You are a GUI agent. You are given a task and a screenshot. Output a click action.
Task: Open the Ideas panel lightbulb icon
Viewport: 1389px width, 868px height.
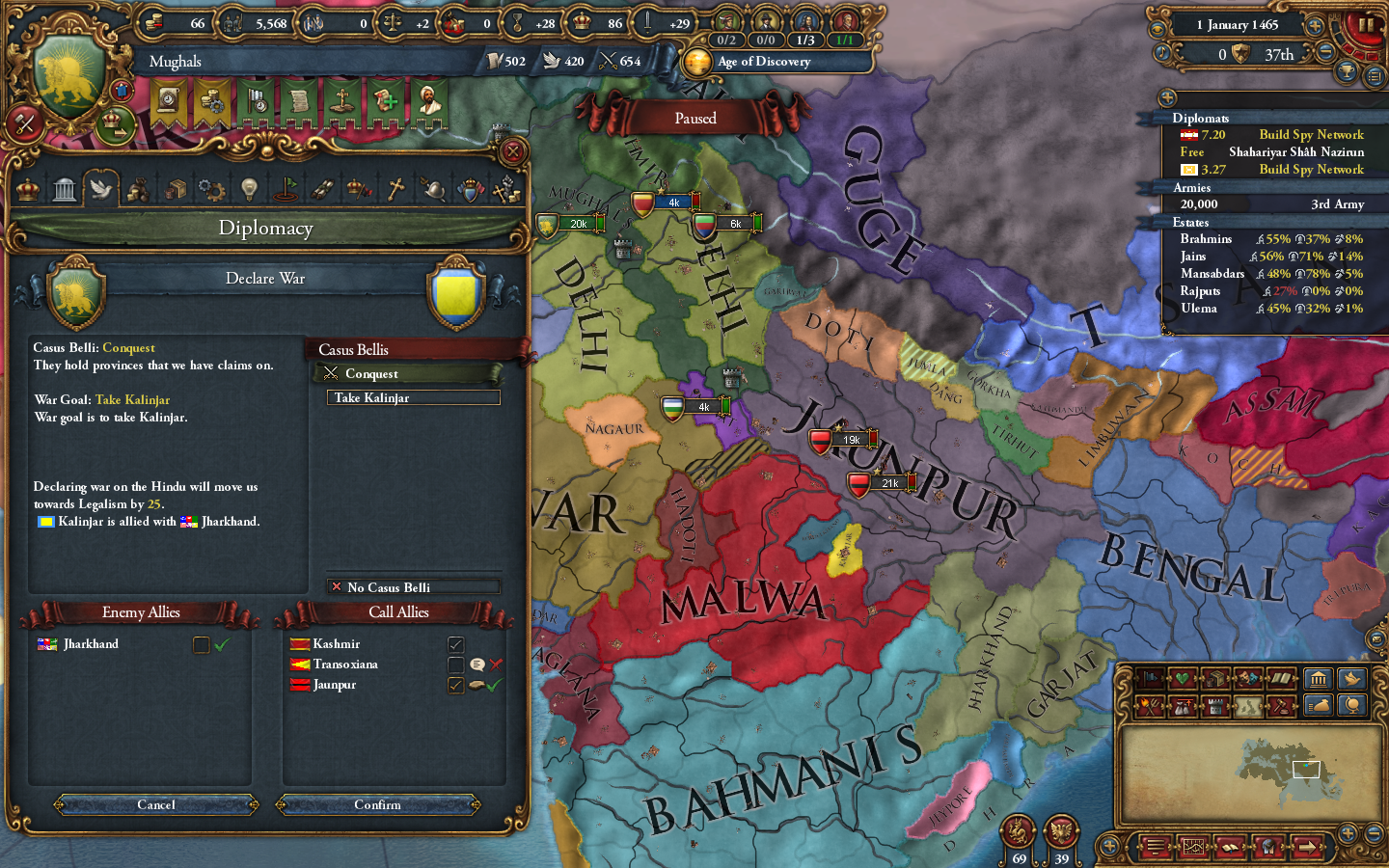point(249,188)
